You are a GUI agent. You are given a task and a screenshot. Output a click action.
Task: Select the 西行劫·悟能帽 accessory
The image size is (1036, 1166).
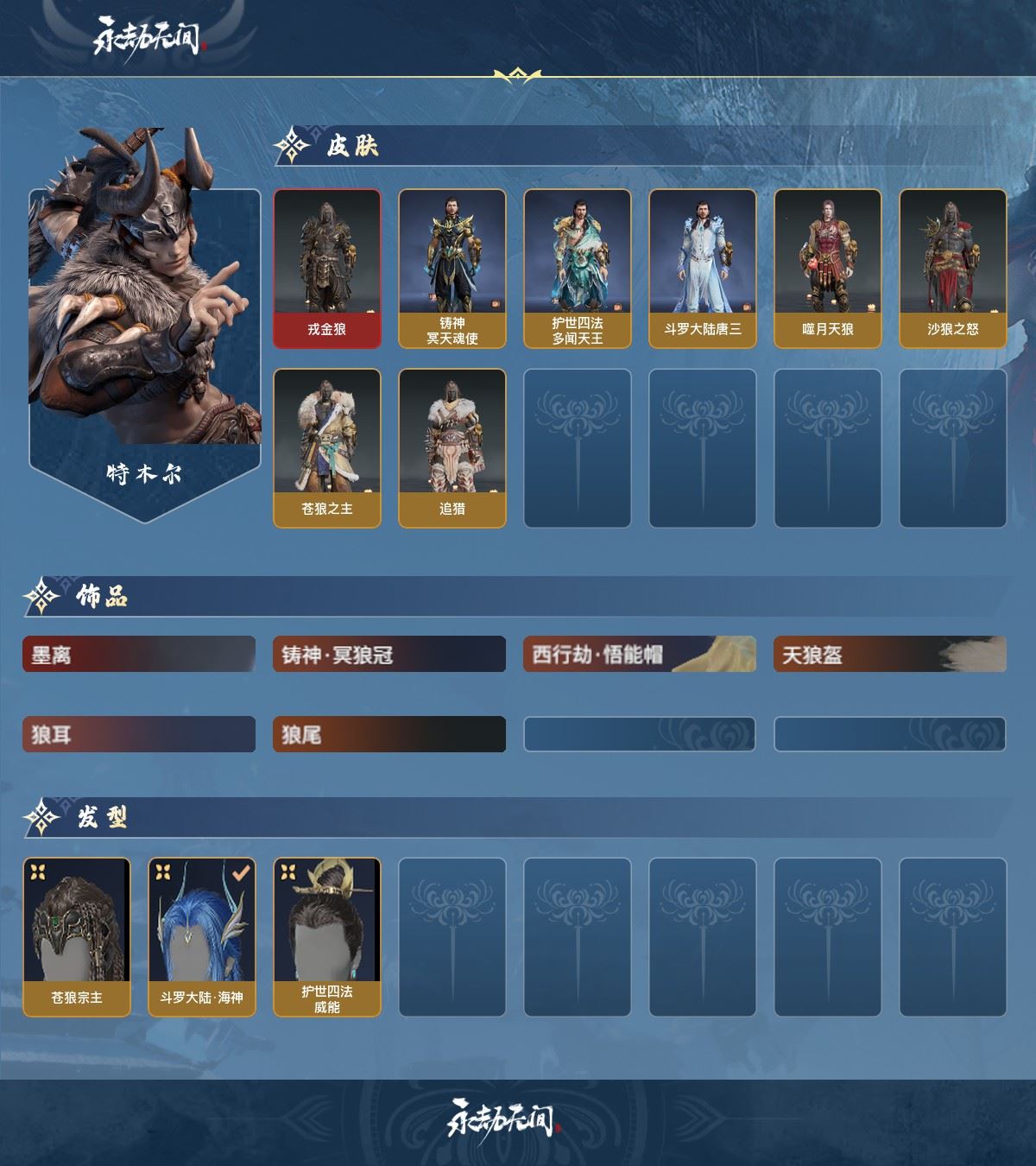coord(640,655)
